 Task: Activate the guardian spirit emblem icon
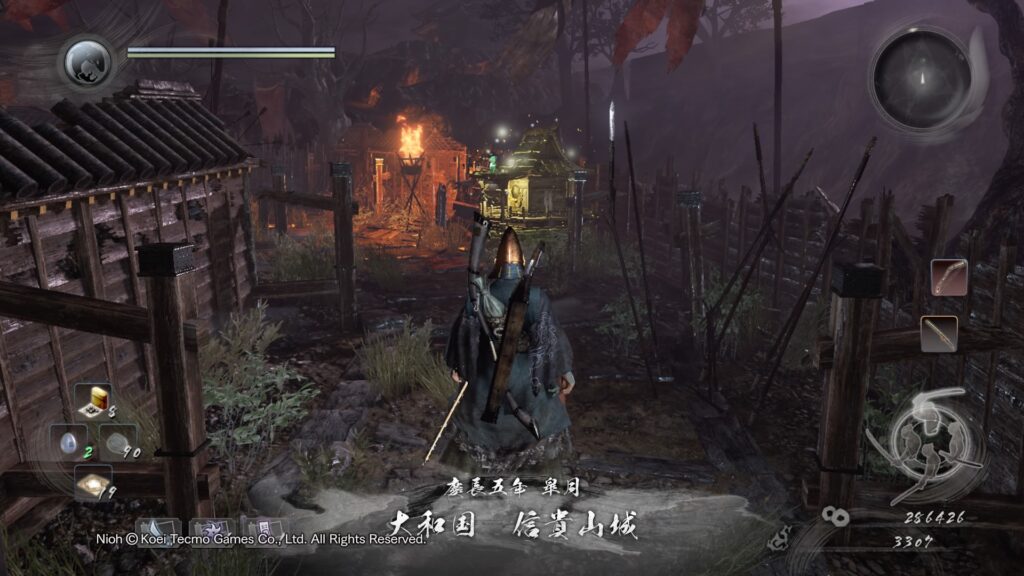(87, 62)
